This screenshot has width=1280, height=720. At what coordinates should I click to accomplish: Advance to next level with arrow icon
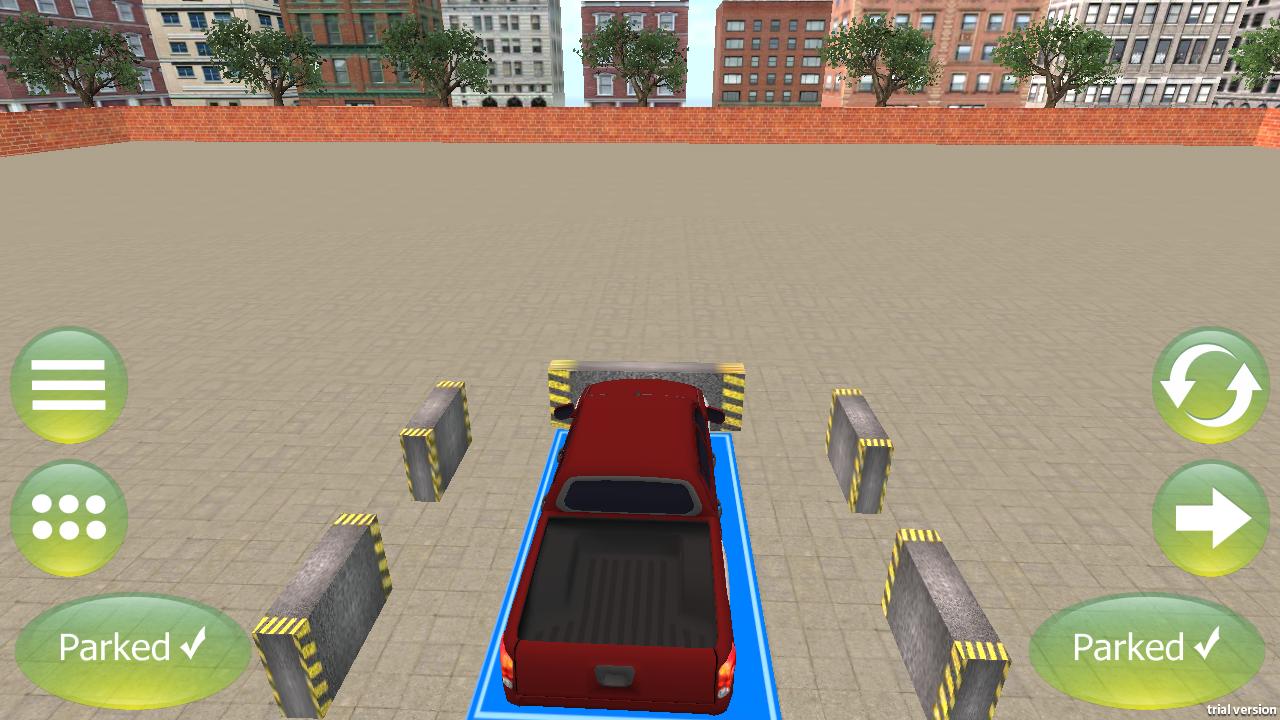tap(1210, 520)
